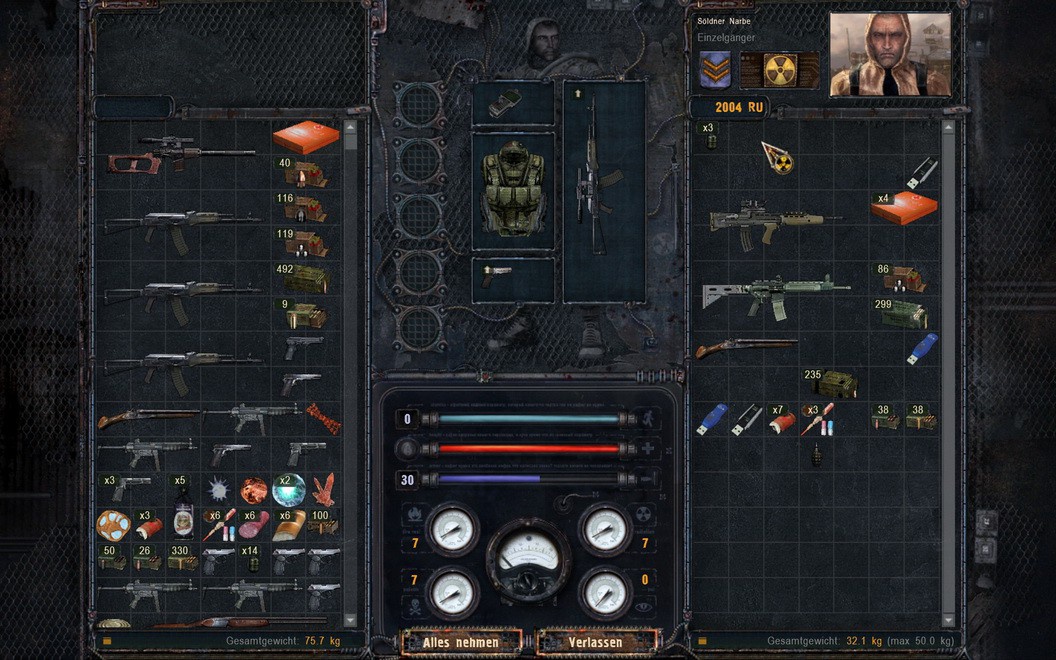Pick the scoped sniper rifle in left inventory
Image resolution: width=1056 pixels, height=660 pixels.
click(x=182, y=152)
